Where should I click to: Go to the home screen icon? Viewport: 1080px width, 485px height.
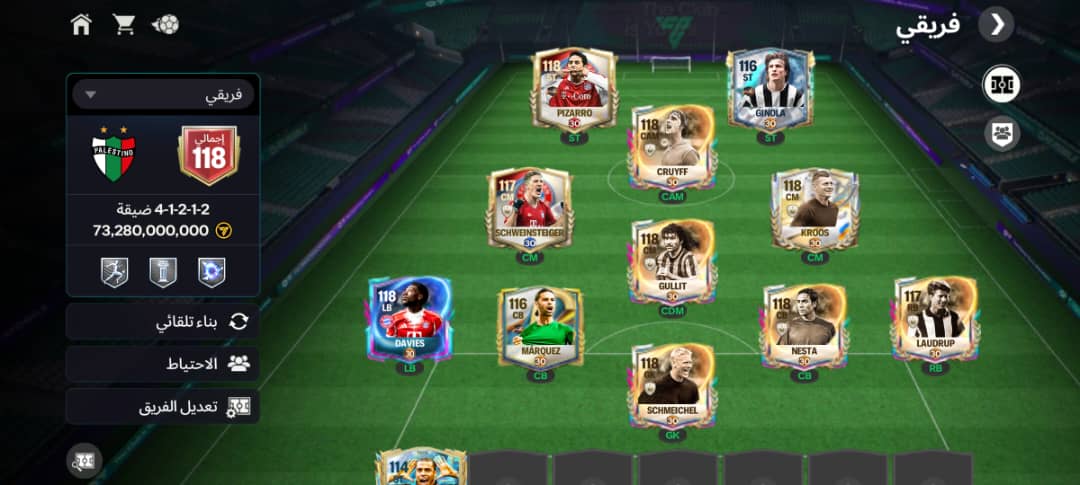(82, 24)
